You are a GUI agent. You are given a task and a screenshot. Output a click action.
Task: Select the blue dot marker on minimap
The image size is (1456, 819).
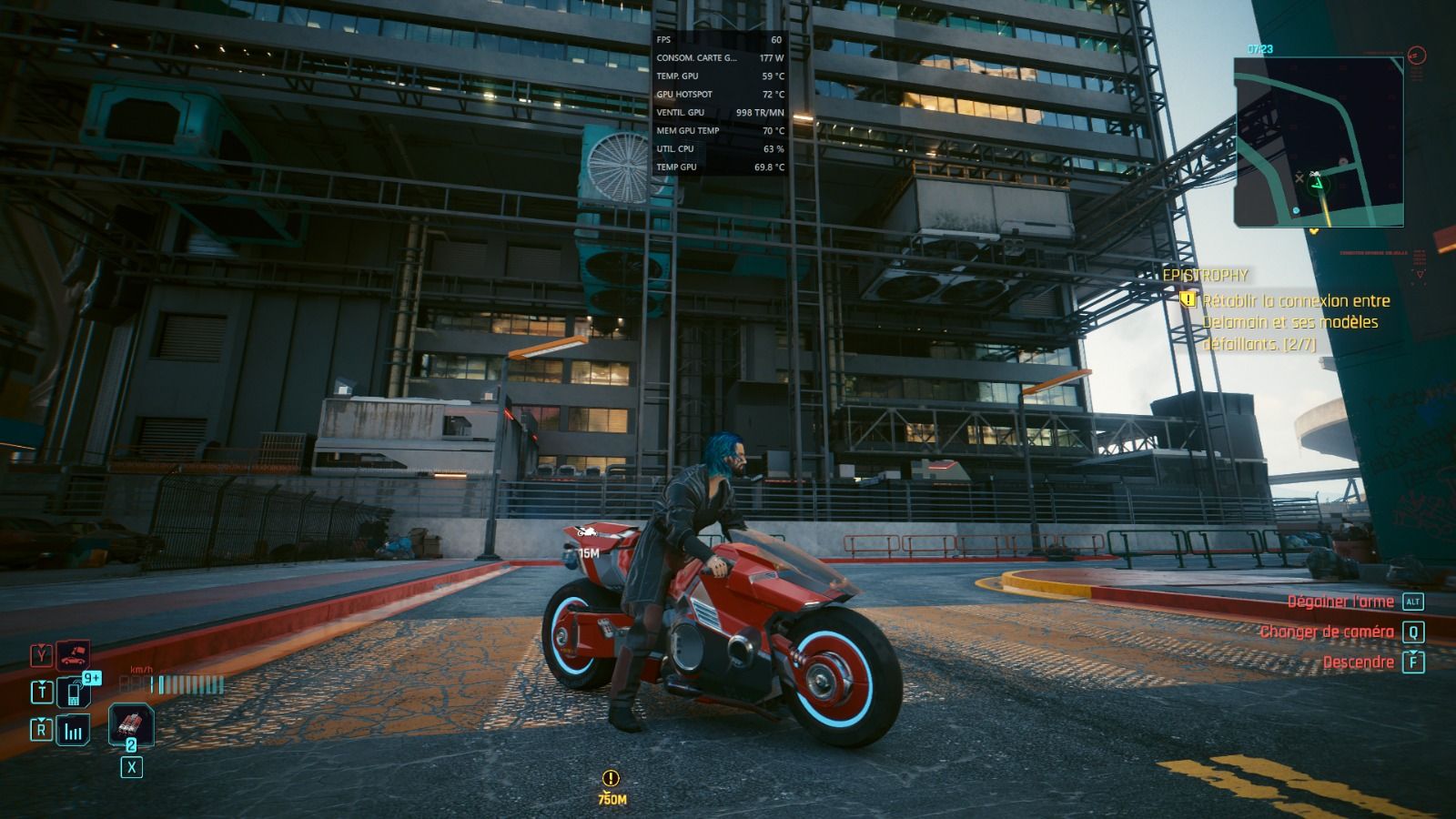click(1296, 210)
